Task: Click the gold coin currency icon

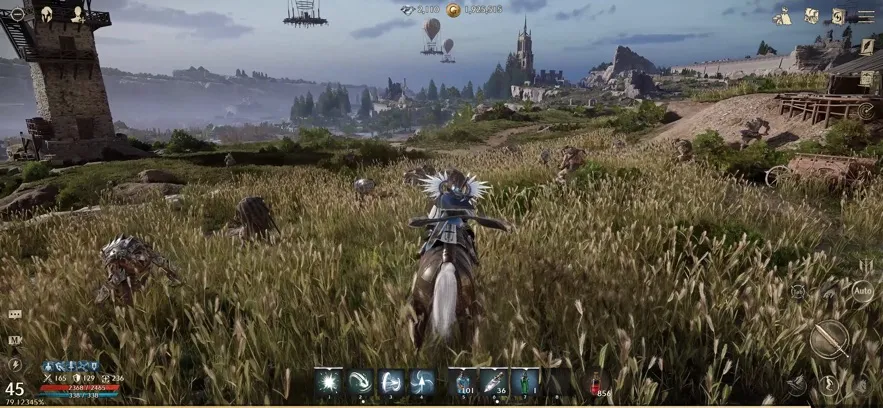Action: pos(453,10)
